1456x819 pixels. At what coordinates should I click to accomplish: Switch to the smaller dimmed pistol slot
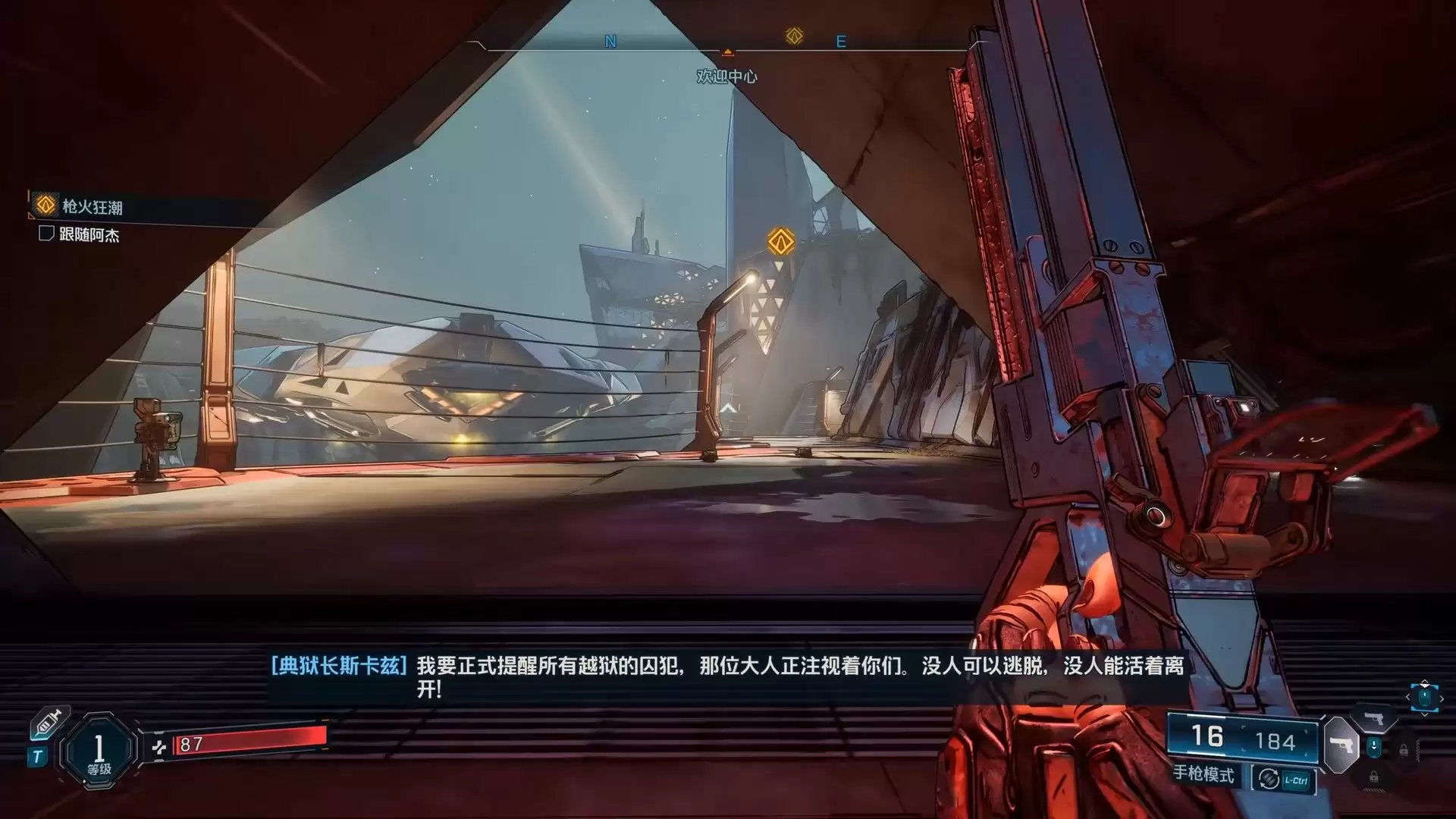point(1374,718)
